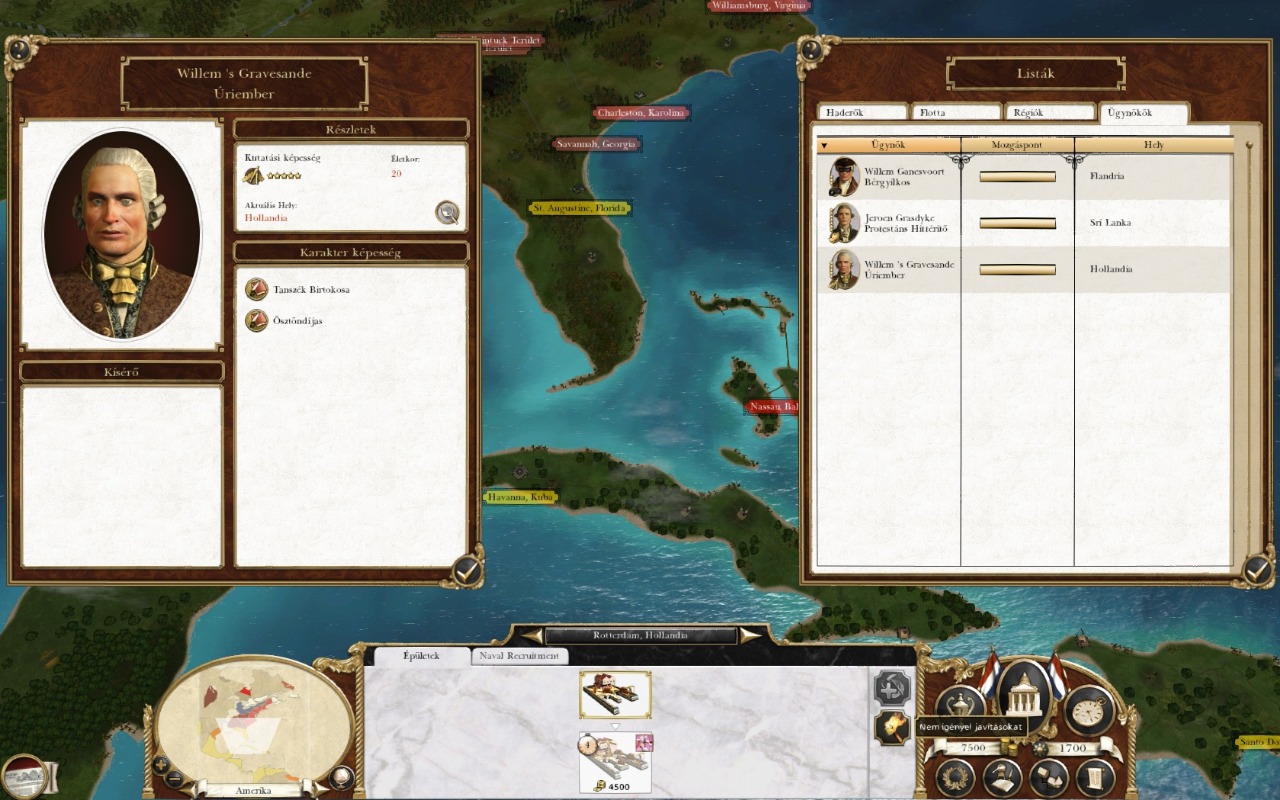End the turn using the pocket watch
Viewport: 1280px width, 800px height.
(1089, 709)
